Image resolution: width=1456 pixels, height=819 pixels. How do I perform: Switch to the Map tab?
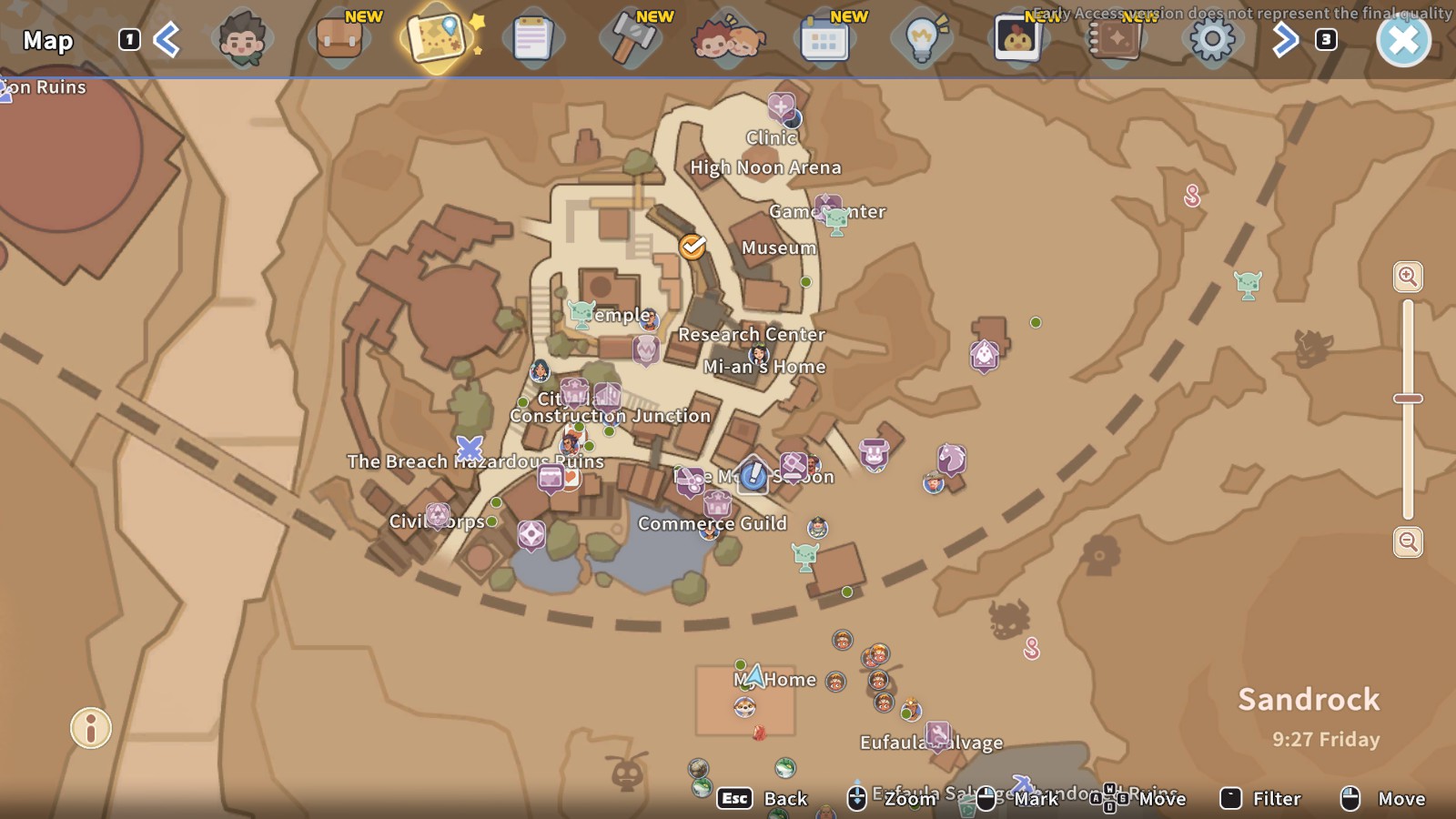coord(434,41)
